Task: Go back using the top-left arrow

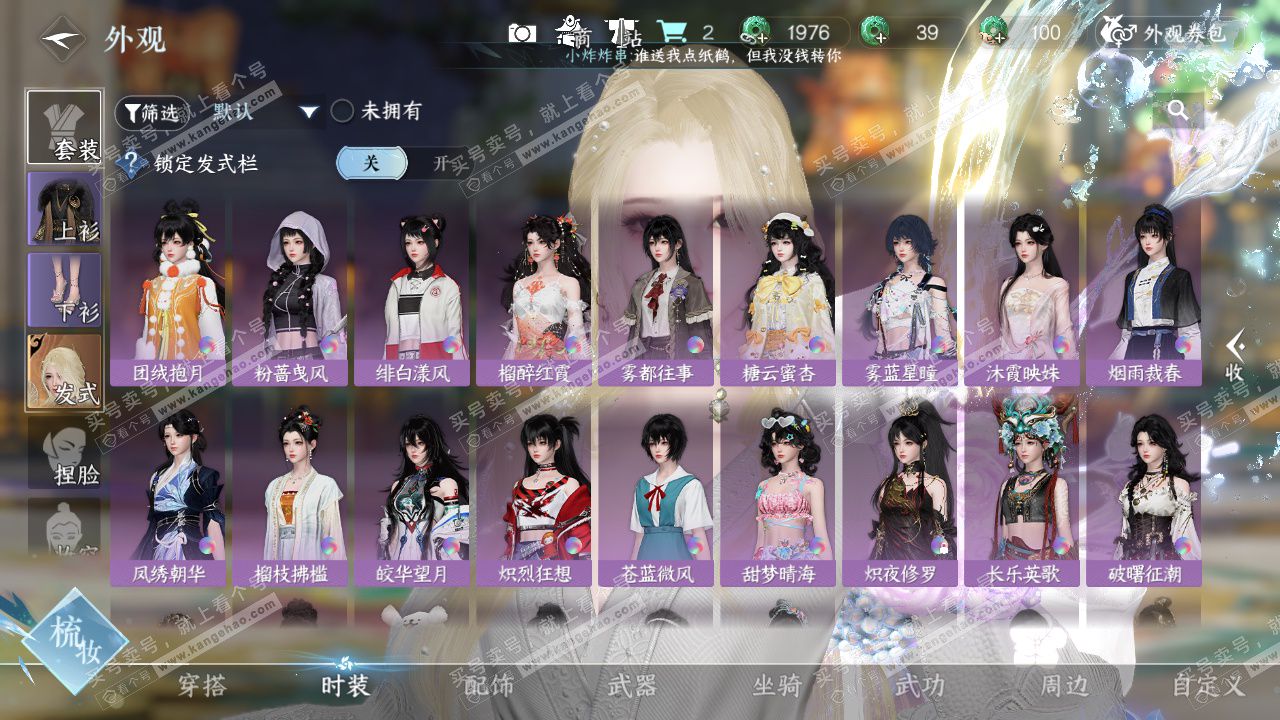Action: (62, 40)
